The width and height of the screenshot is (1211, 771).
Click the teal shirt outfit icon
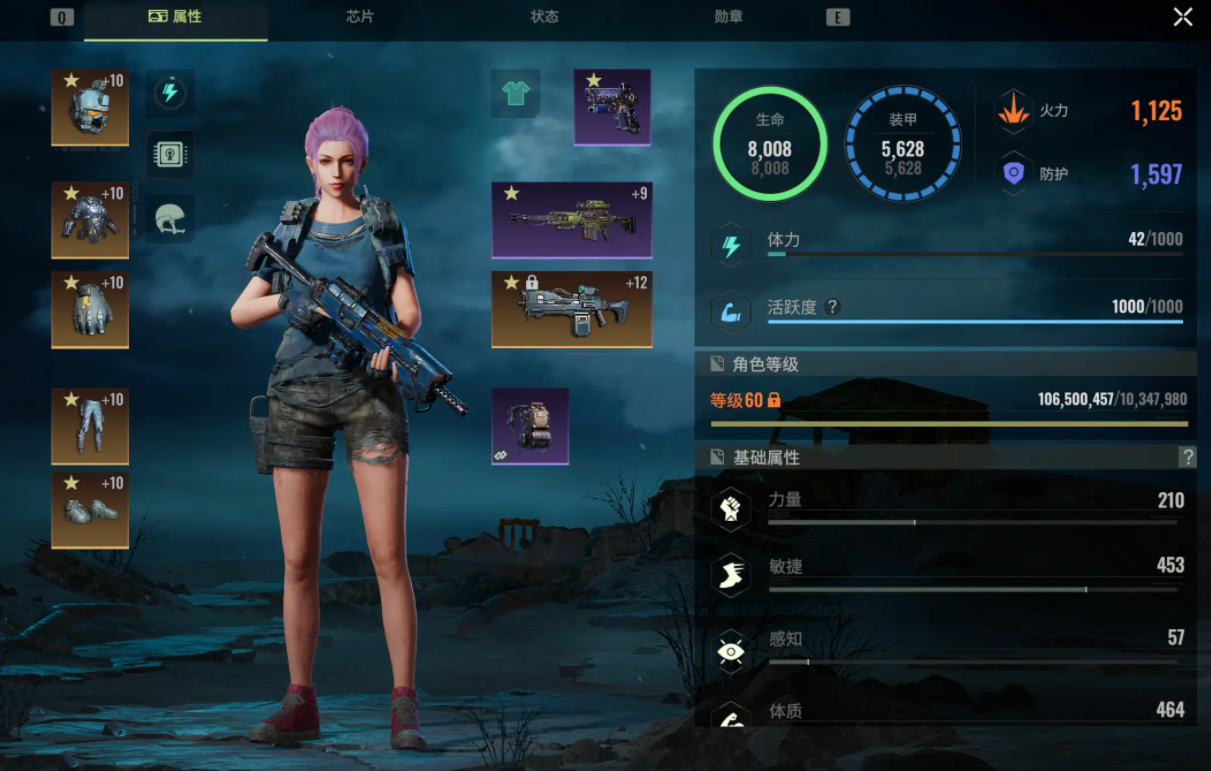516,94
